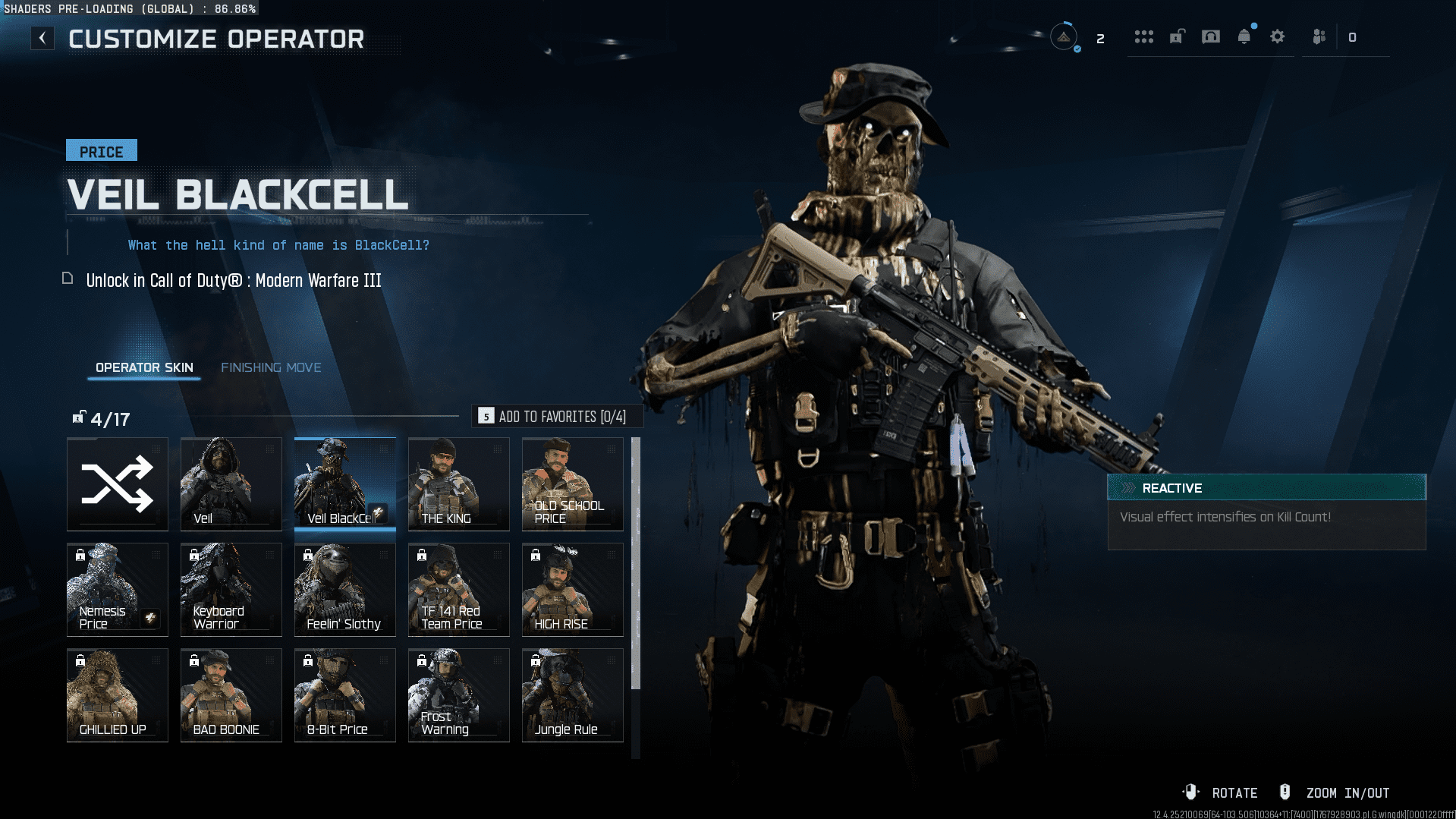Go back using the top-left arrow

point(42,38)
